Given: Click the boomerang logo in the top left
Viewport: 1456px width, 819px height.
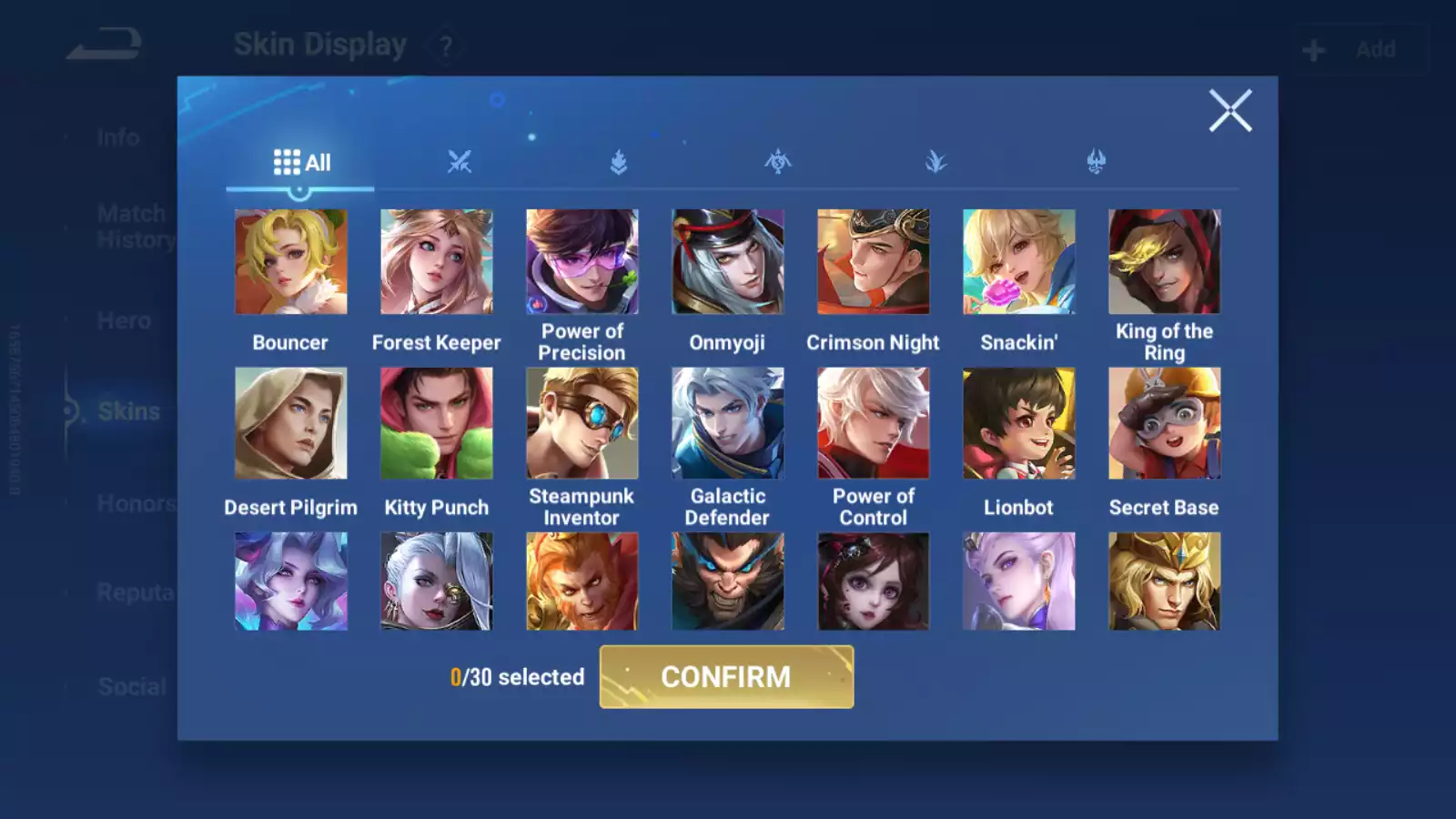Looking at the screenshot, I should (x=105, y=38).
